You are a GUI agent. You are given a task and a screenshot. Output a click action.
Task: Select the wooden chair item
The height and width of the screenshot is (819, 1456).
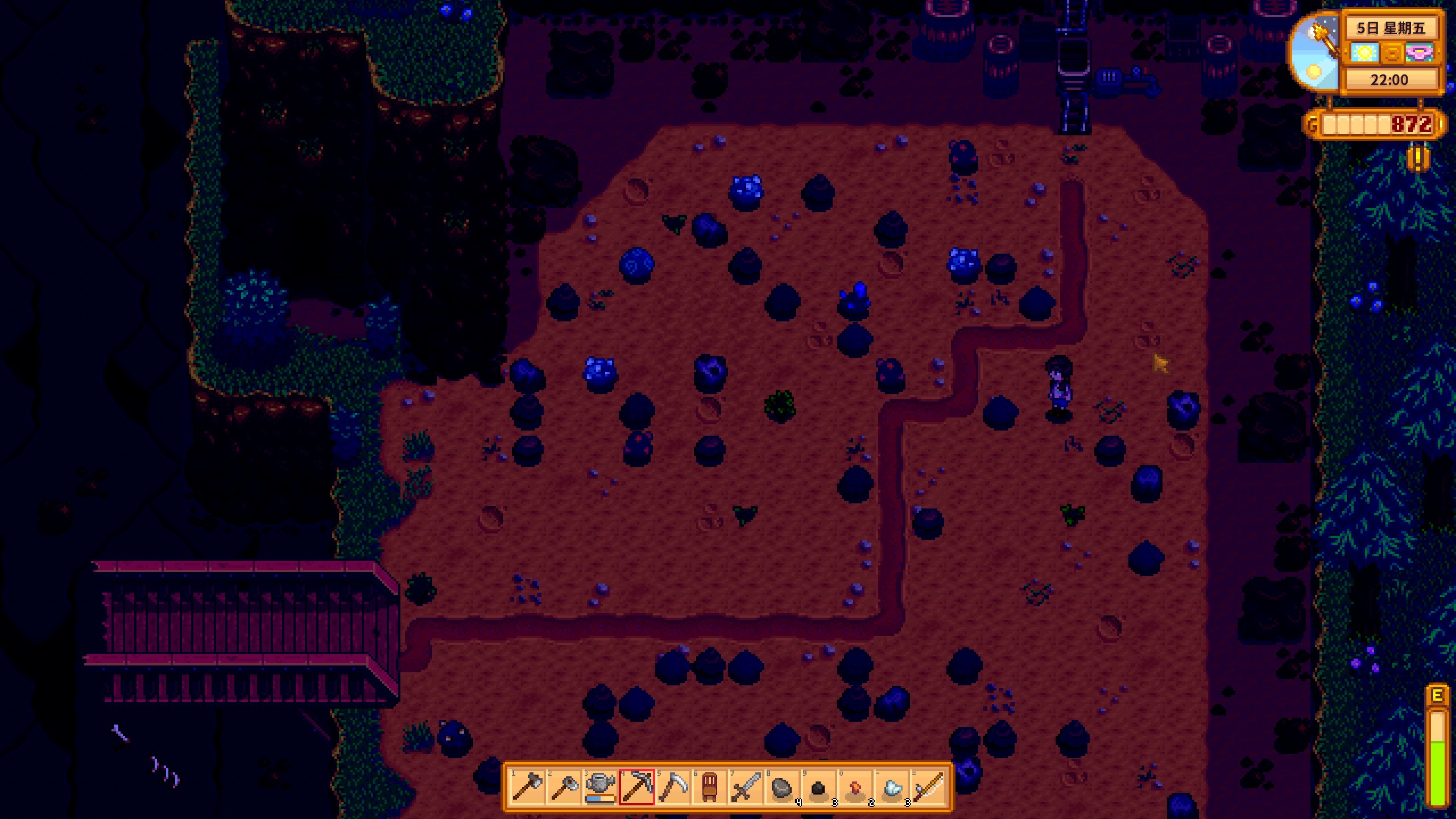709,787
